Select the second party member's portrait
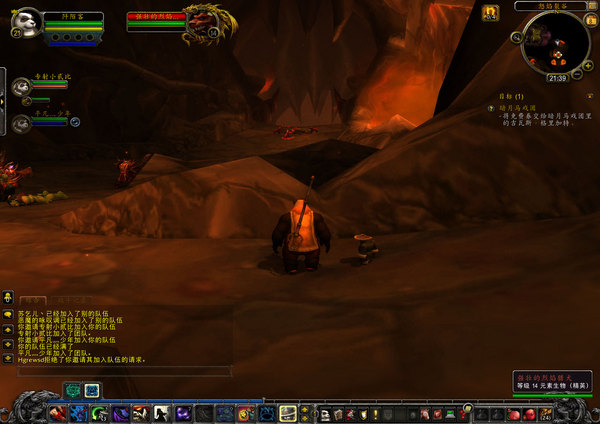600x424 pixels. pyautogui.click(x=22, y=122)
